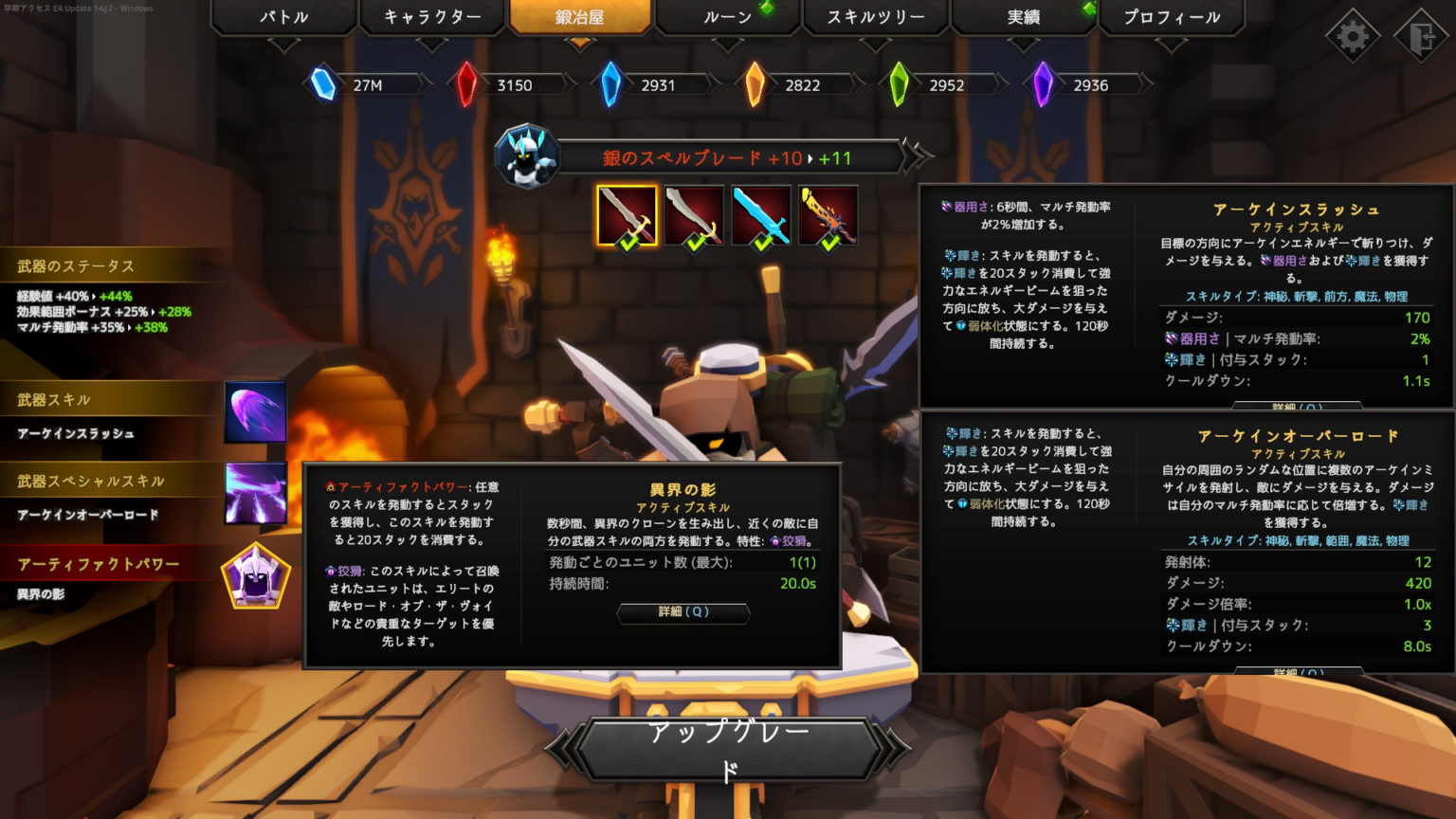Select the アーケインオーバーロード special skill icon
Viewport: 1456px width, 819px height.
(x=254, y=494)
